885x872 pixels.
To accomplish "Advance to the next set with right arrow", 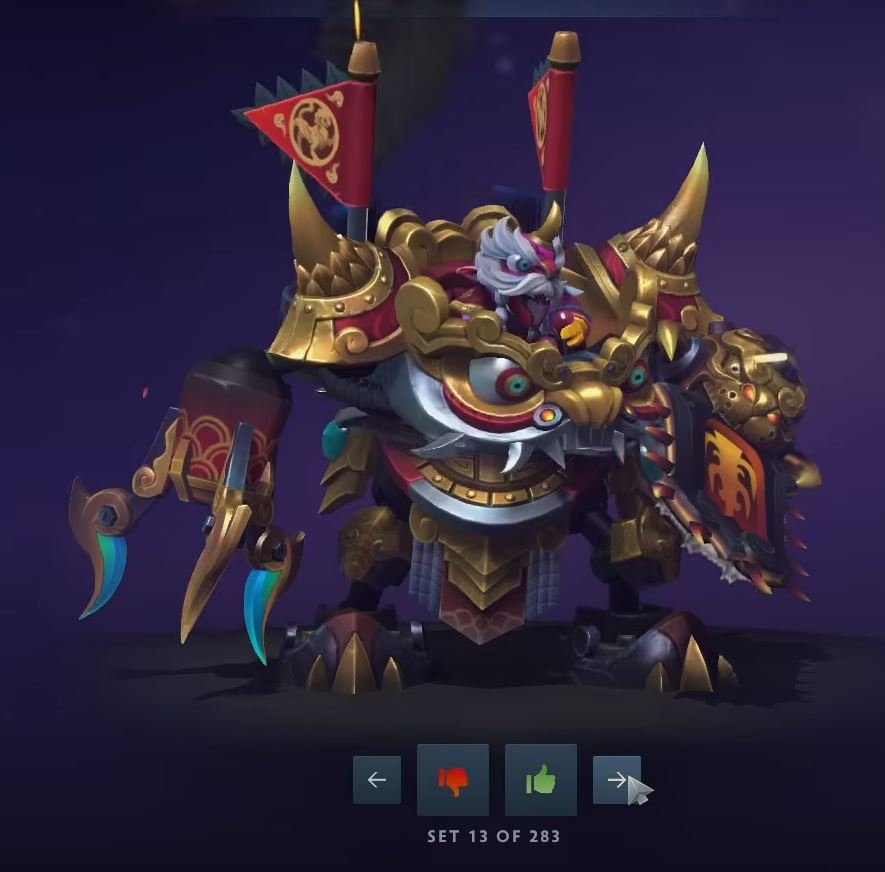I will click(616, 780).
